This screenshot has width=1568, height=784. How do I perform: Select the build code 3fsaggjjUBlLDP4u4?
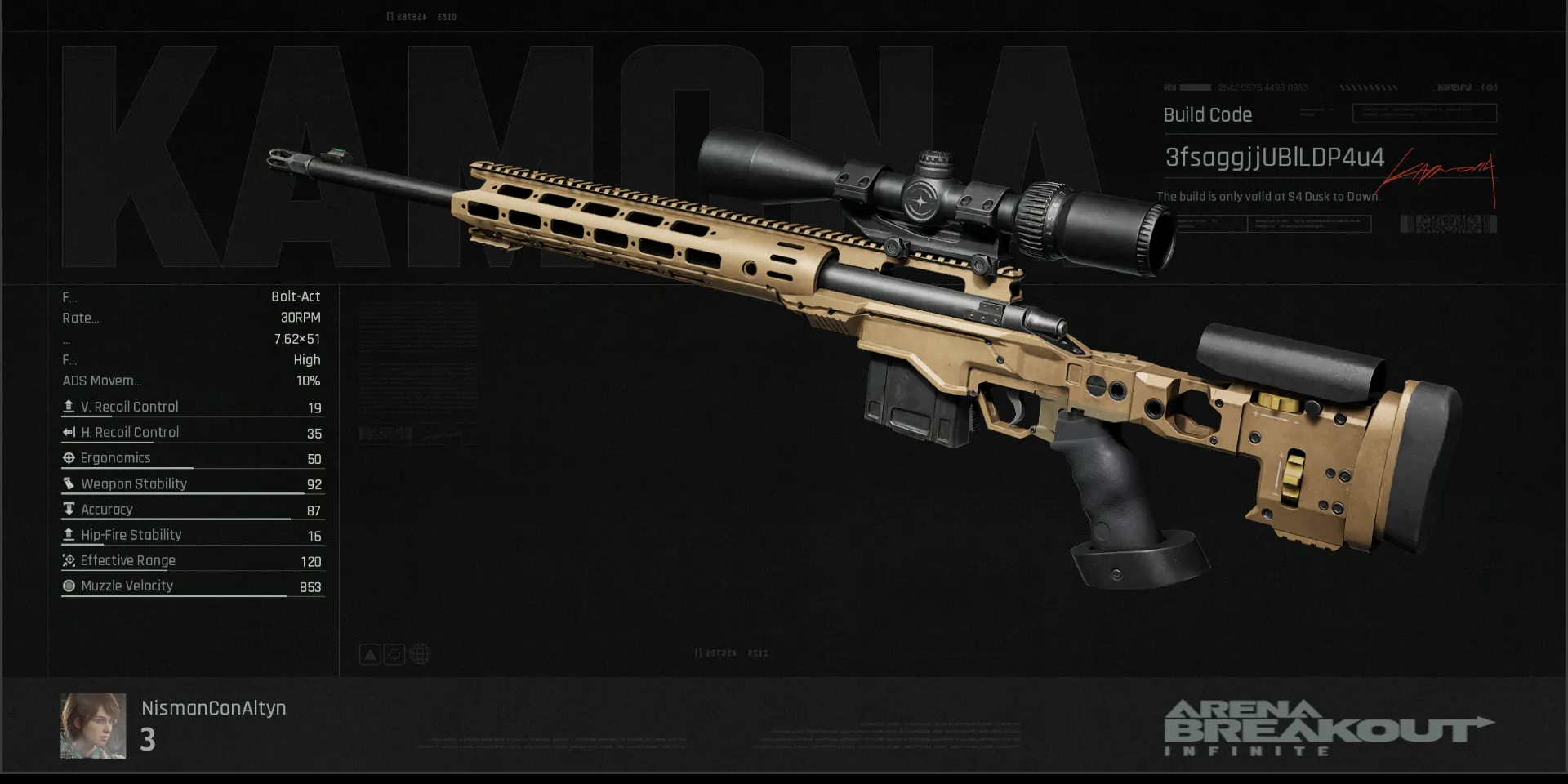point(1274,157)
